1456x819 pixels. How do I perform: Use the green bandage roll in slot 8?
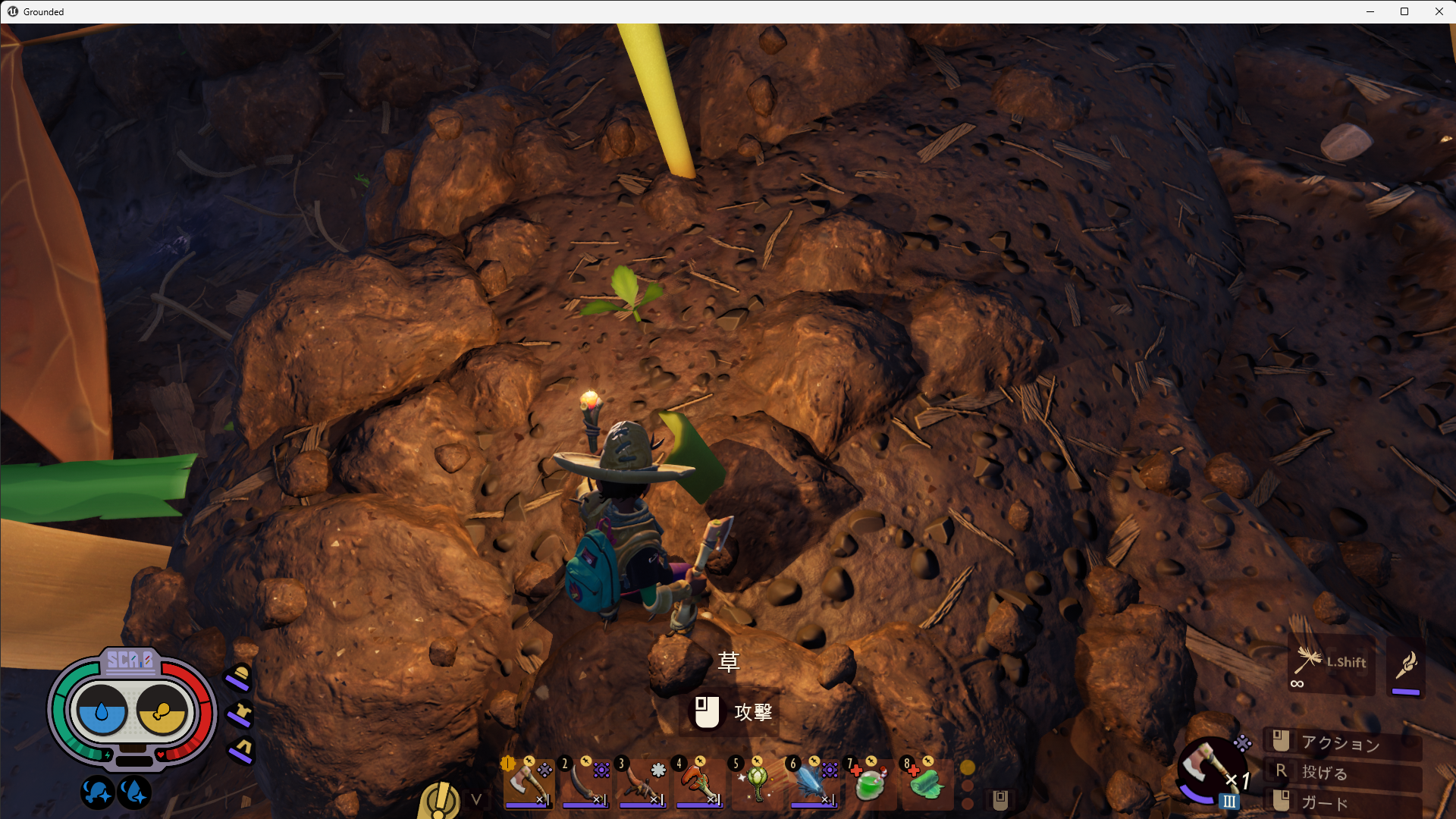(926, 783)
